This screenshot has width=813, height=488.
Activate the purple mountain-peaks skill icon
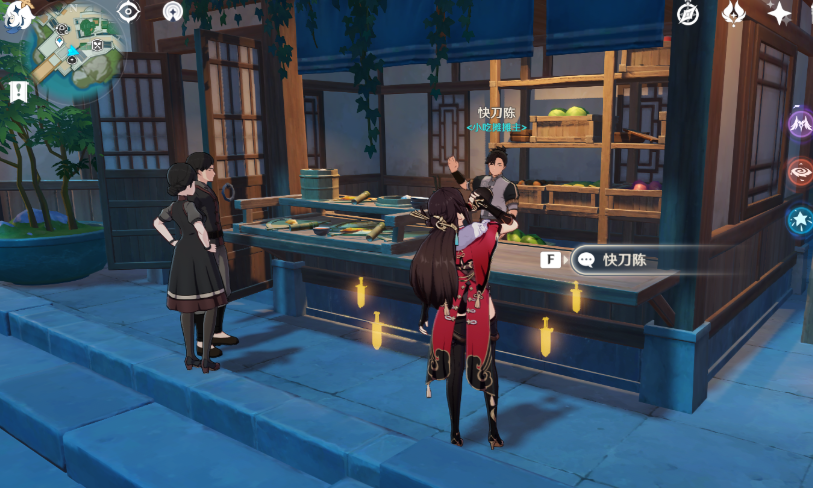800,124
